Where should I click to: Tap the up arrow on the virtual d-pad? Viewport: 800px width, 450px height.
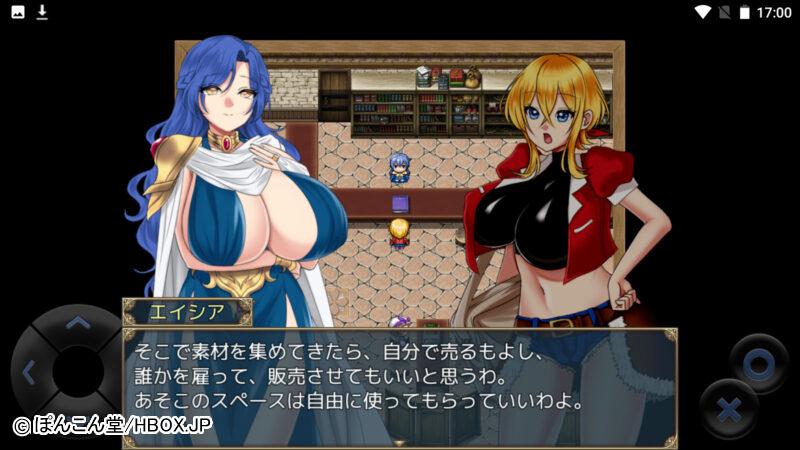[x=76, y=322]
